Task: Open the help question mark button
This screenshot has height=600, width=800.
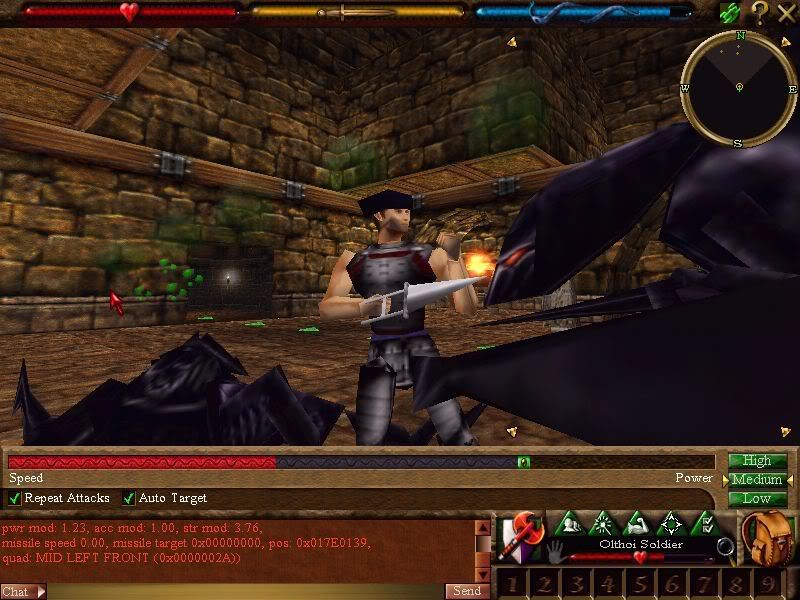Action: pos(760,12)
